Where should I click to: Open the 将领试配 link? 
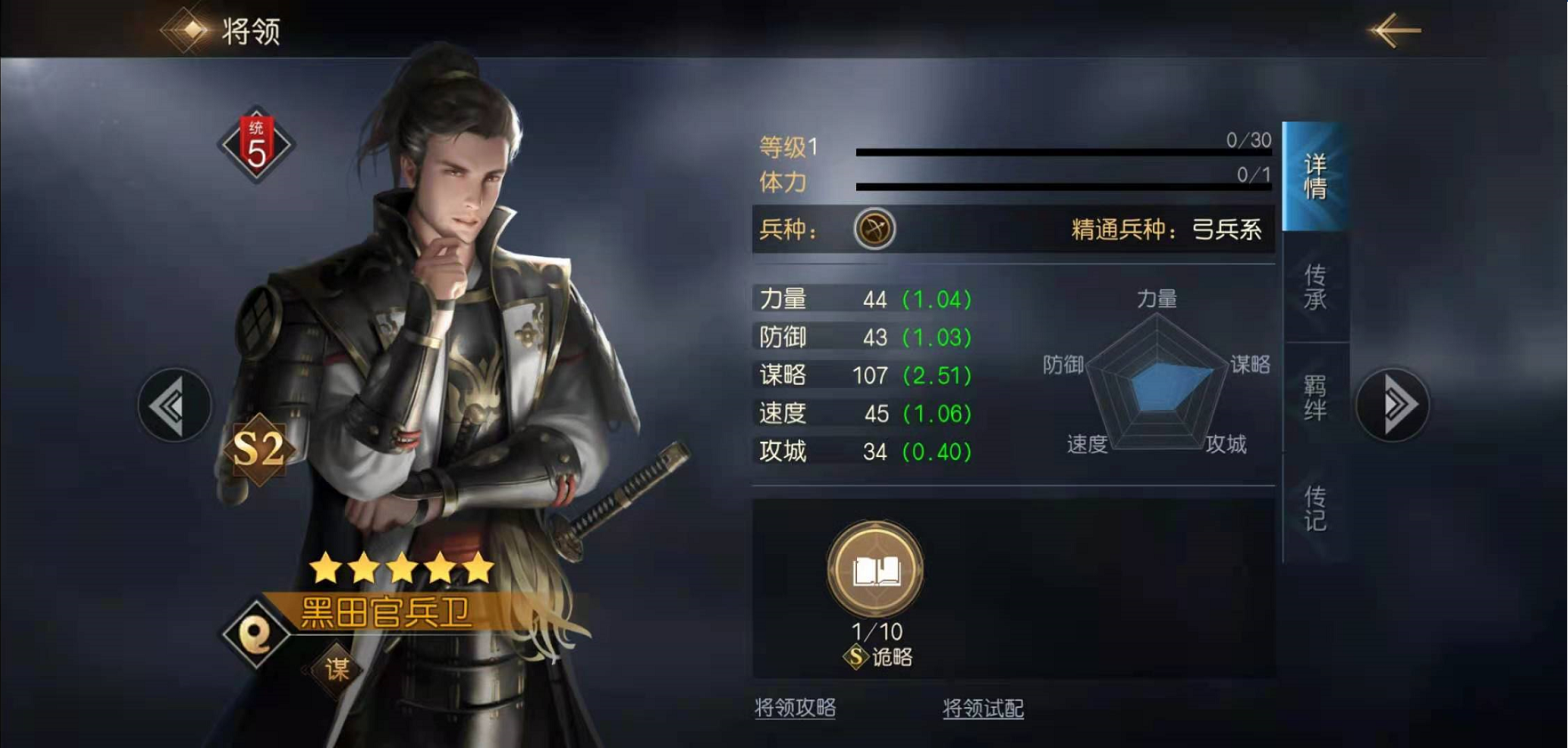982,709
